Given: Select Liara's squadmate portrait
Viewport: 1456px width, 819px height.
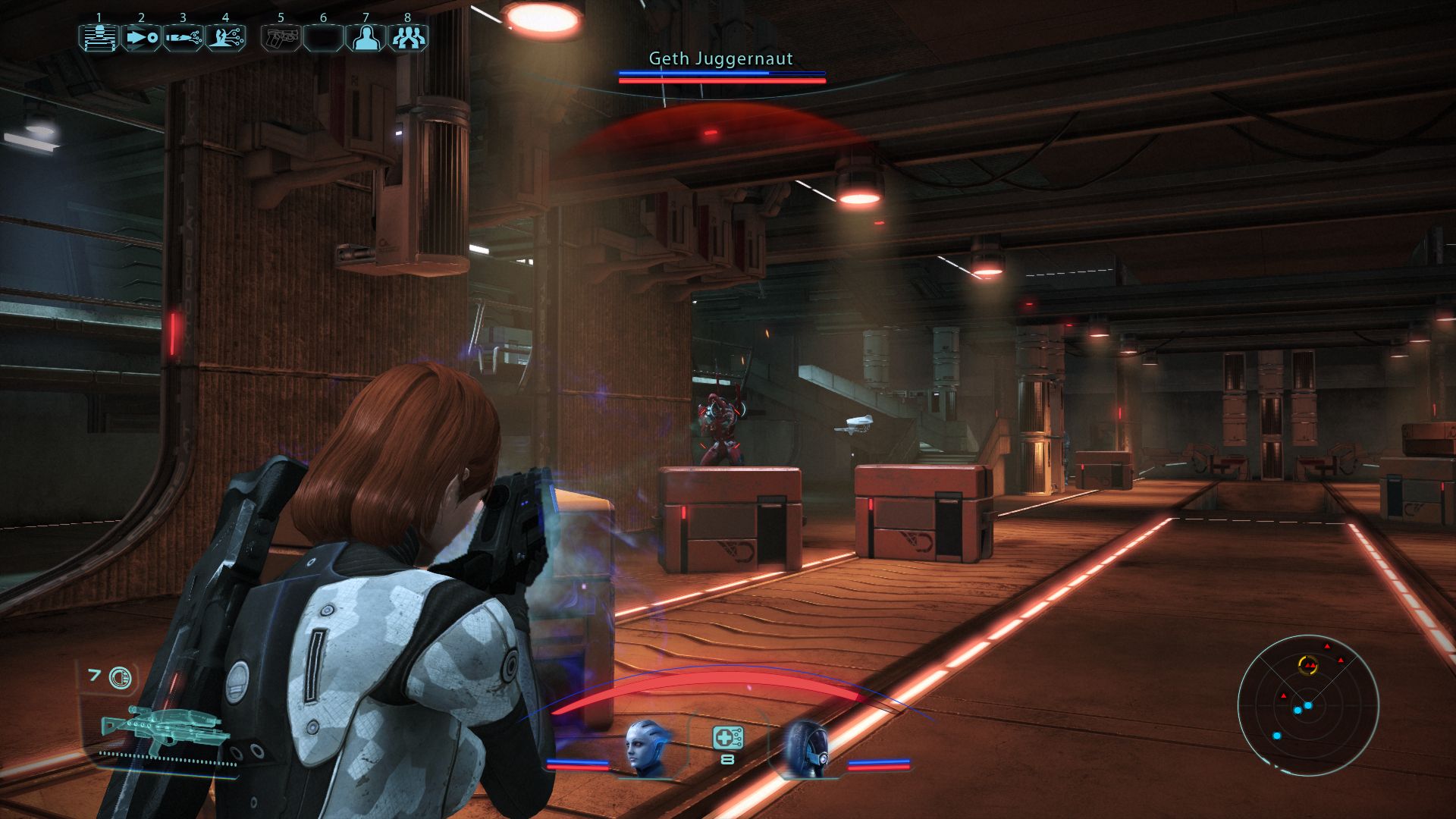Looking at the screenshot, I should point(648,748).
